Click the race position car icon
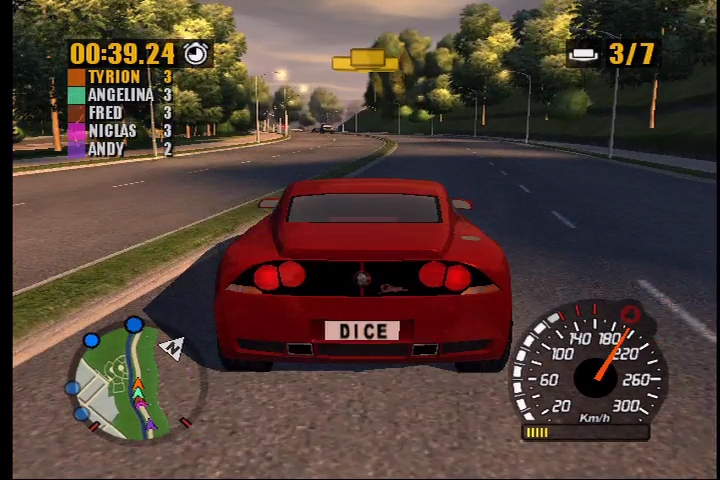The width and height of the screenshot is (720, 480). [584, 53]
